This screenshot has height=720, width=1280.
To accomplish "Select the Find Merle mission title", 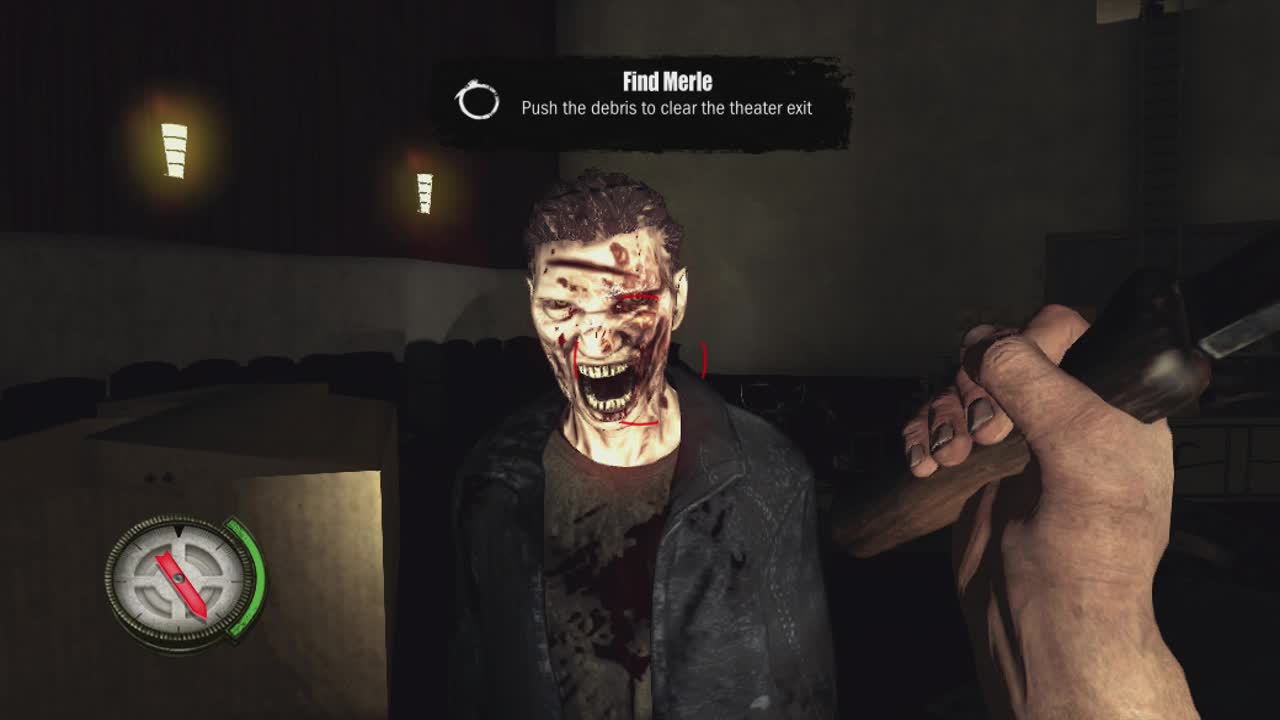I will pyautogui.click(x=667, y=83).
